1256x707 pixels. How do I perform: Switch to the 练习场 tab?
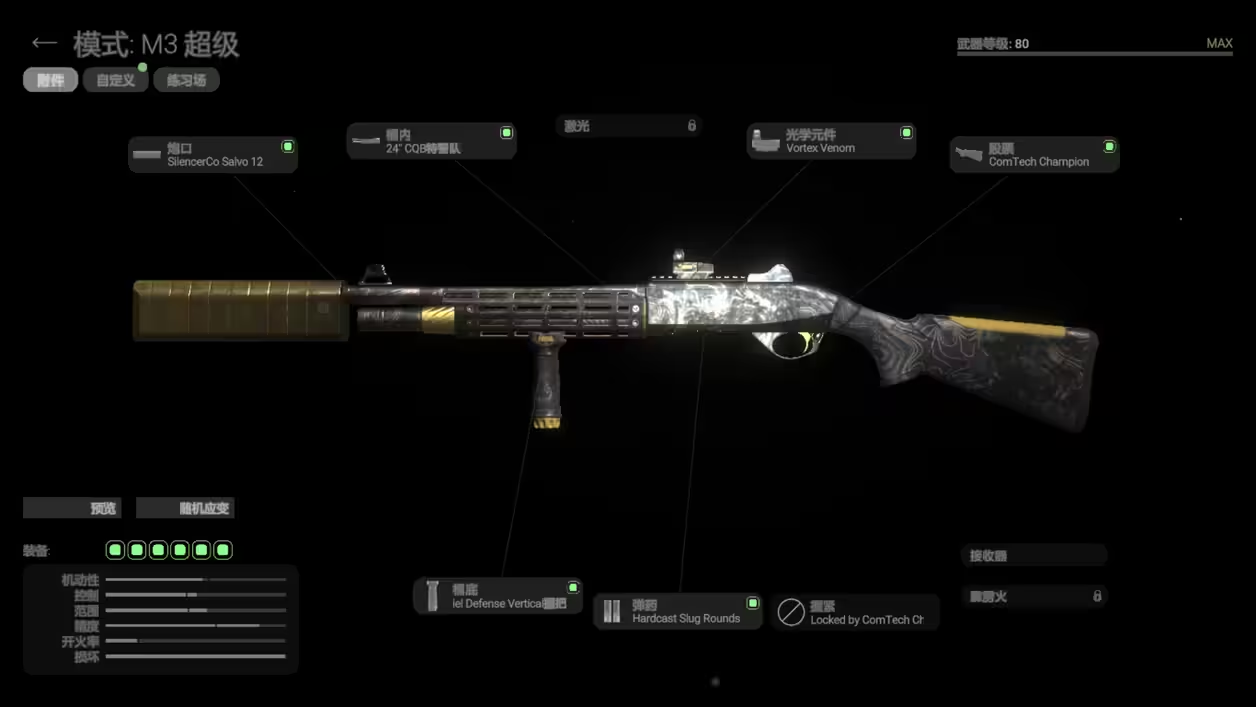pos(186,80)
